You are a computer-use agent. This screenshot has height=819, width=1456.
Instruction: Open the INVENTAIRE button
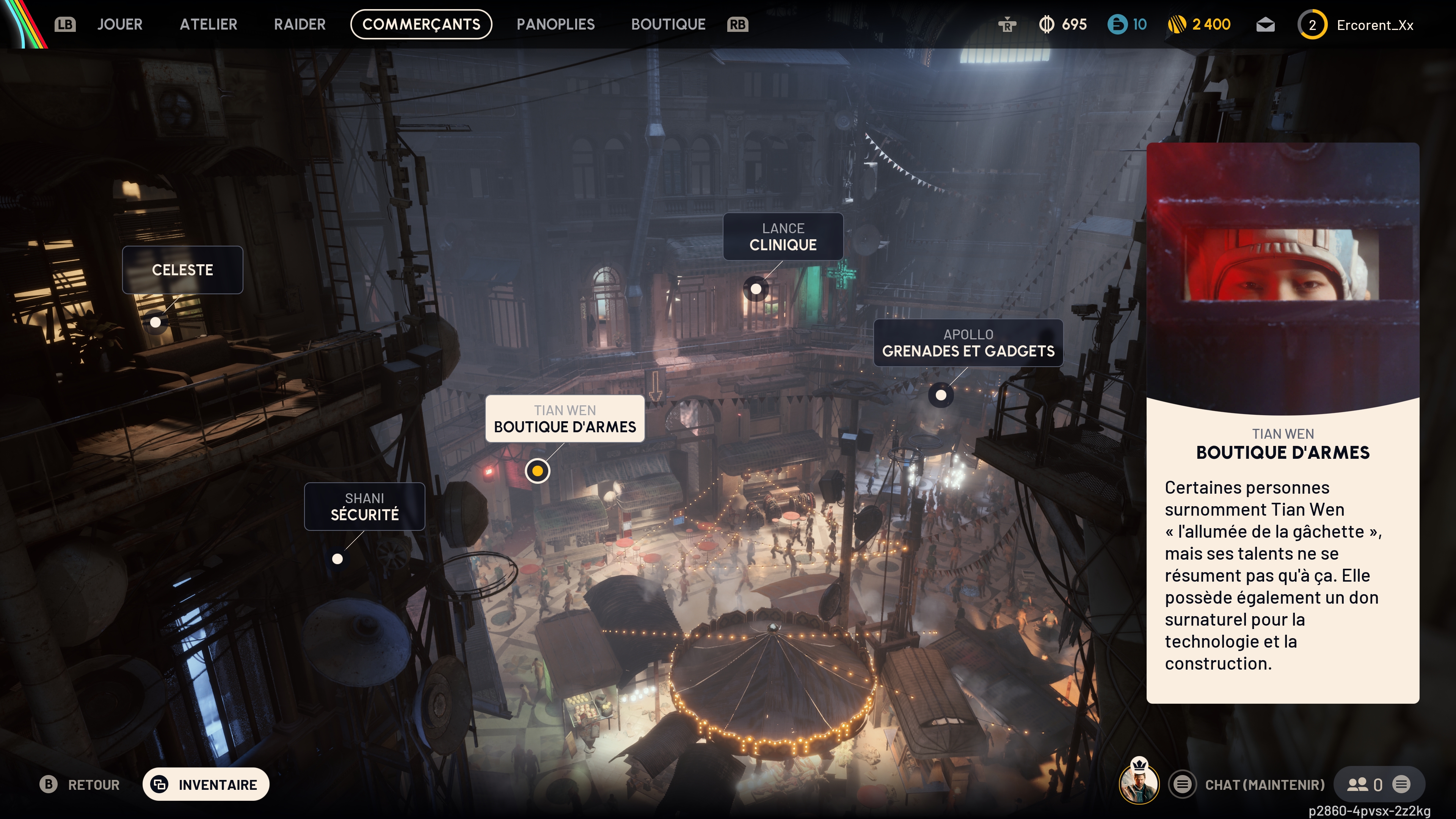tap(206, 784)
